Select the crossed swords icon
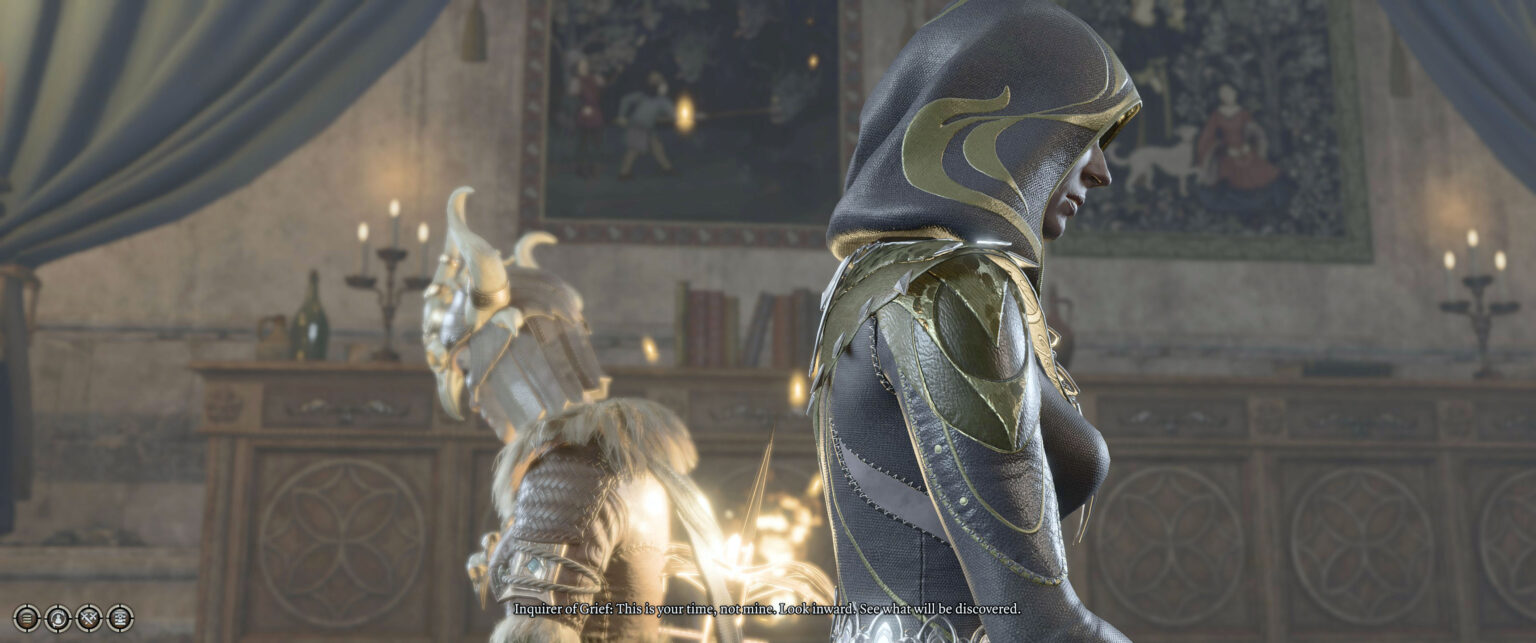The image size is (1536, 643). pyautogui.click(x=89, y=618)
